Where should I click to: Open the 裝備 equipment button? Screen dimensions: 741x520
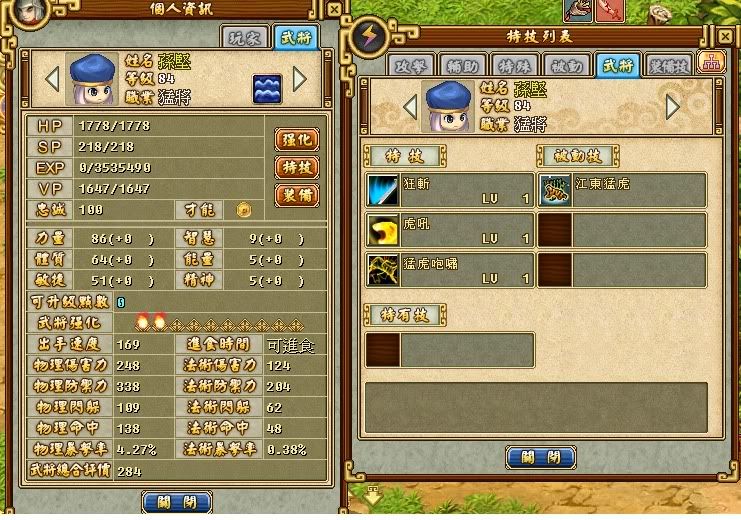pos(296,195)
